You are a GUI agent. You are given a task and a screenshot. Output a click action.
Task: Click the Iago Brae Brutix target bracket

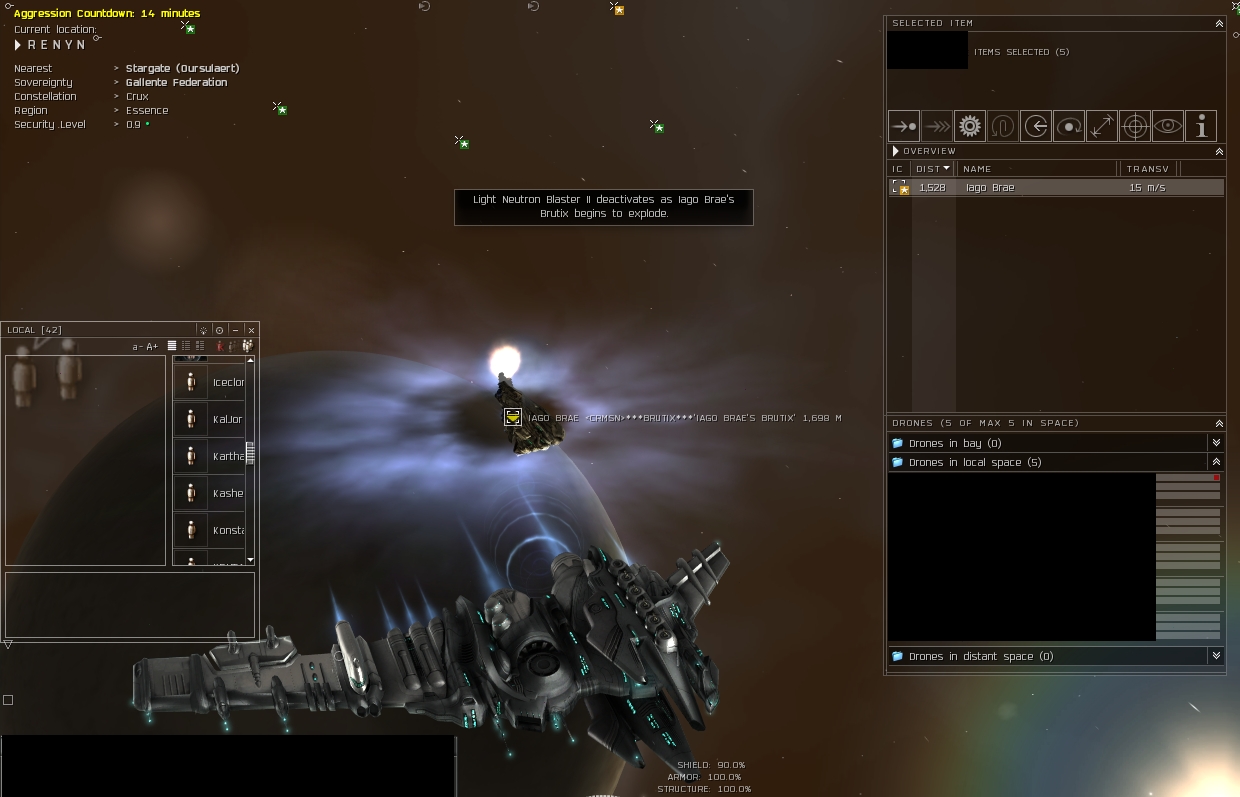click(512, 417)
